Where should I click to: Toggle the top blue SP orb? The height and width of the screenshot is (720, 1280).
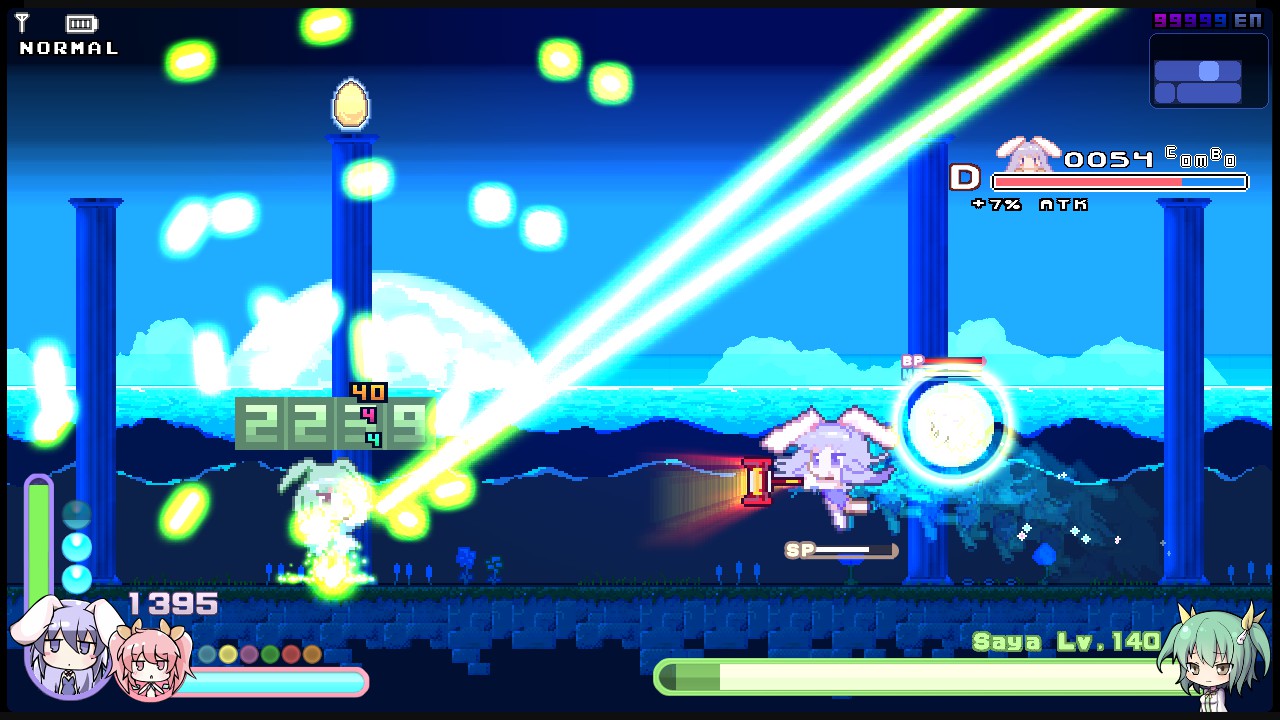76,512
